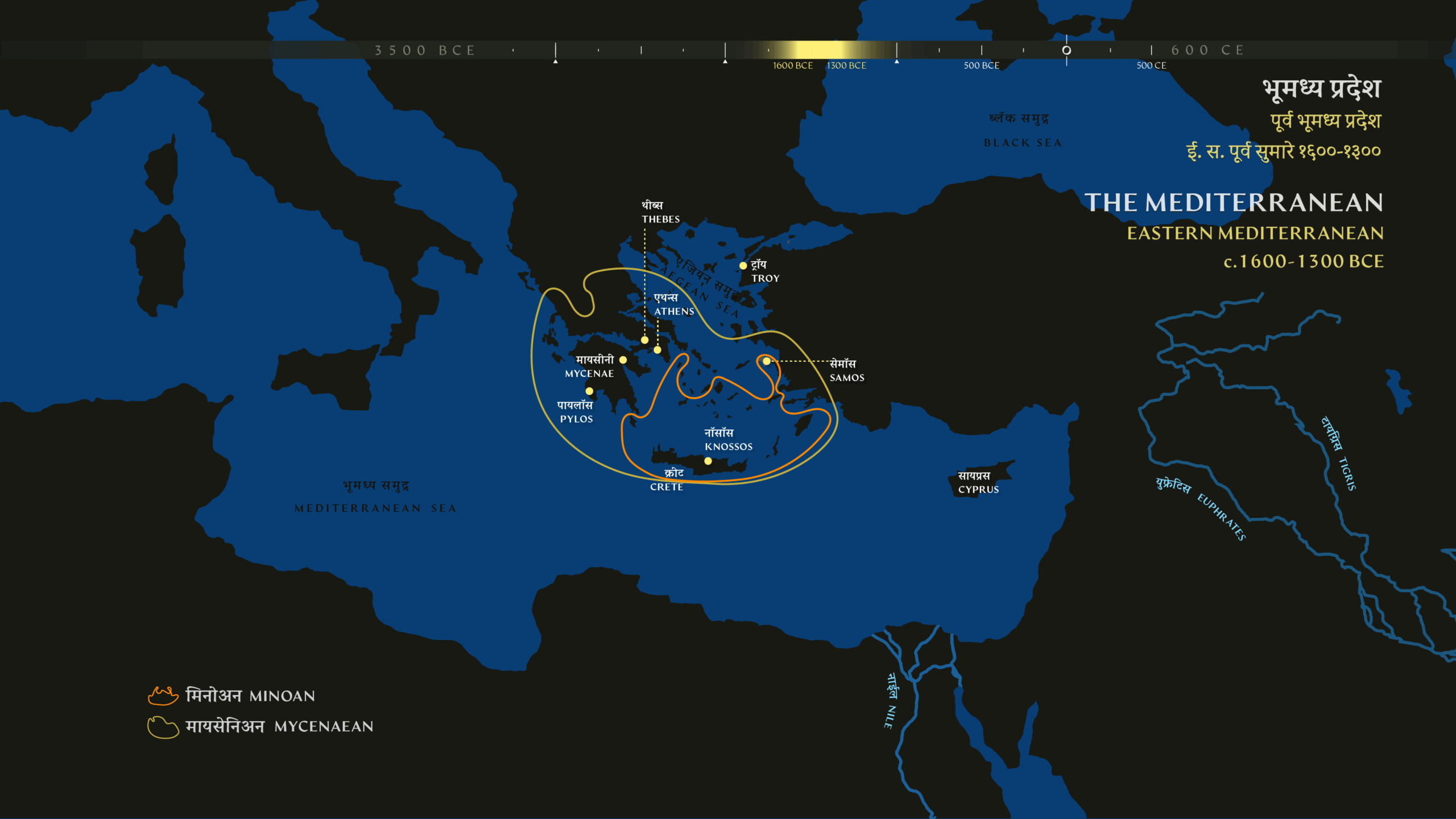Image resolution: width=1456 pixels, height=819 pixels.
Task: Click the Samos label on the map
Action: point(846,370)
